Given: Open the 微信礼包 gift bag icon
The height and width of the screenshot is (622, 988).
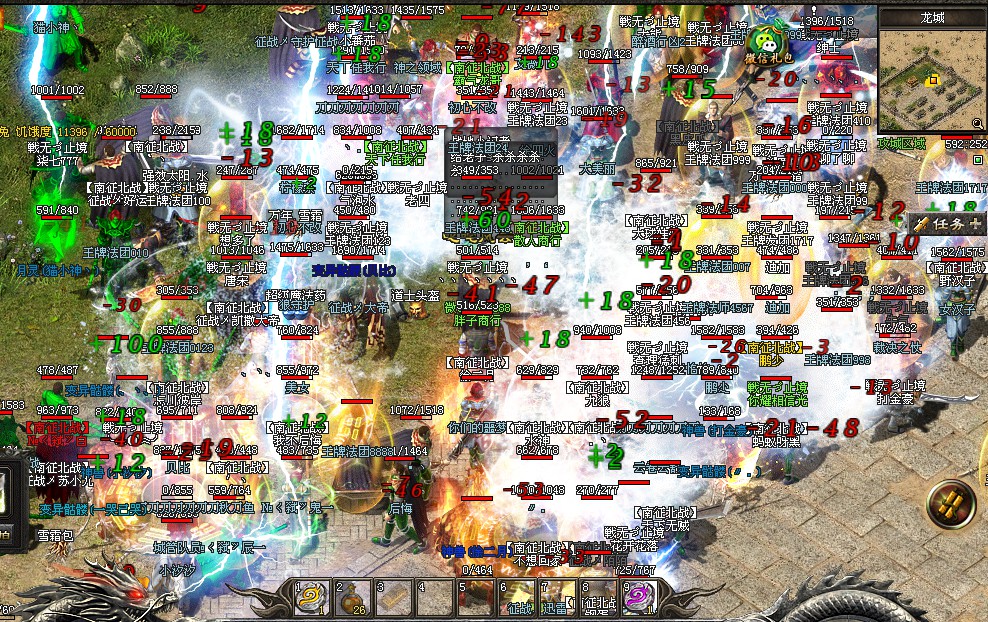Looking at the screenshot, I should click(769, 43).
